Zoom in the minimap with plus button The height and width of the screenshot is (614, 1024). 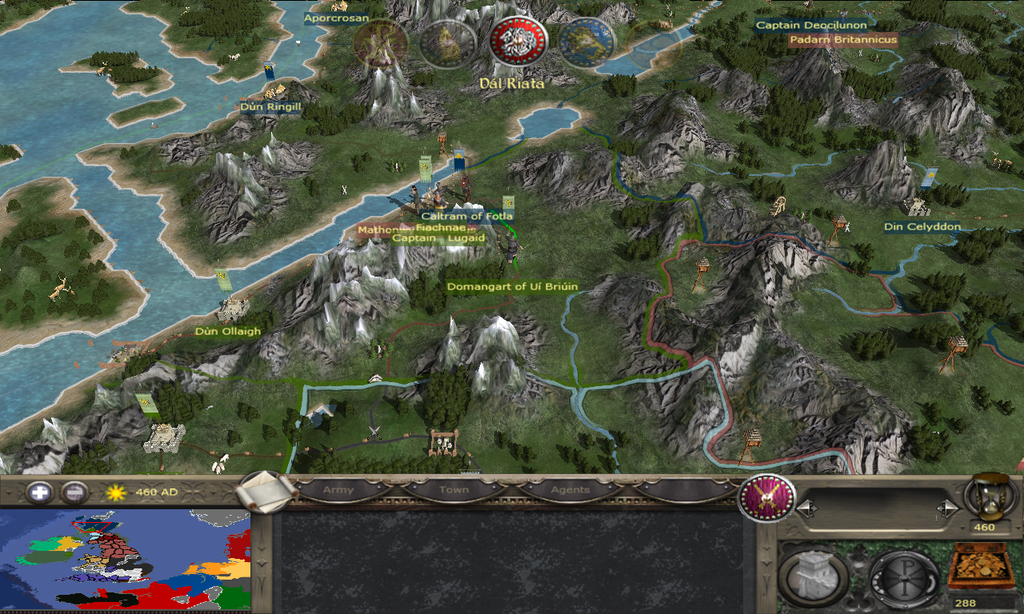[39, 492]
